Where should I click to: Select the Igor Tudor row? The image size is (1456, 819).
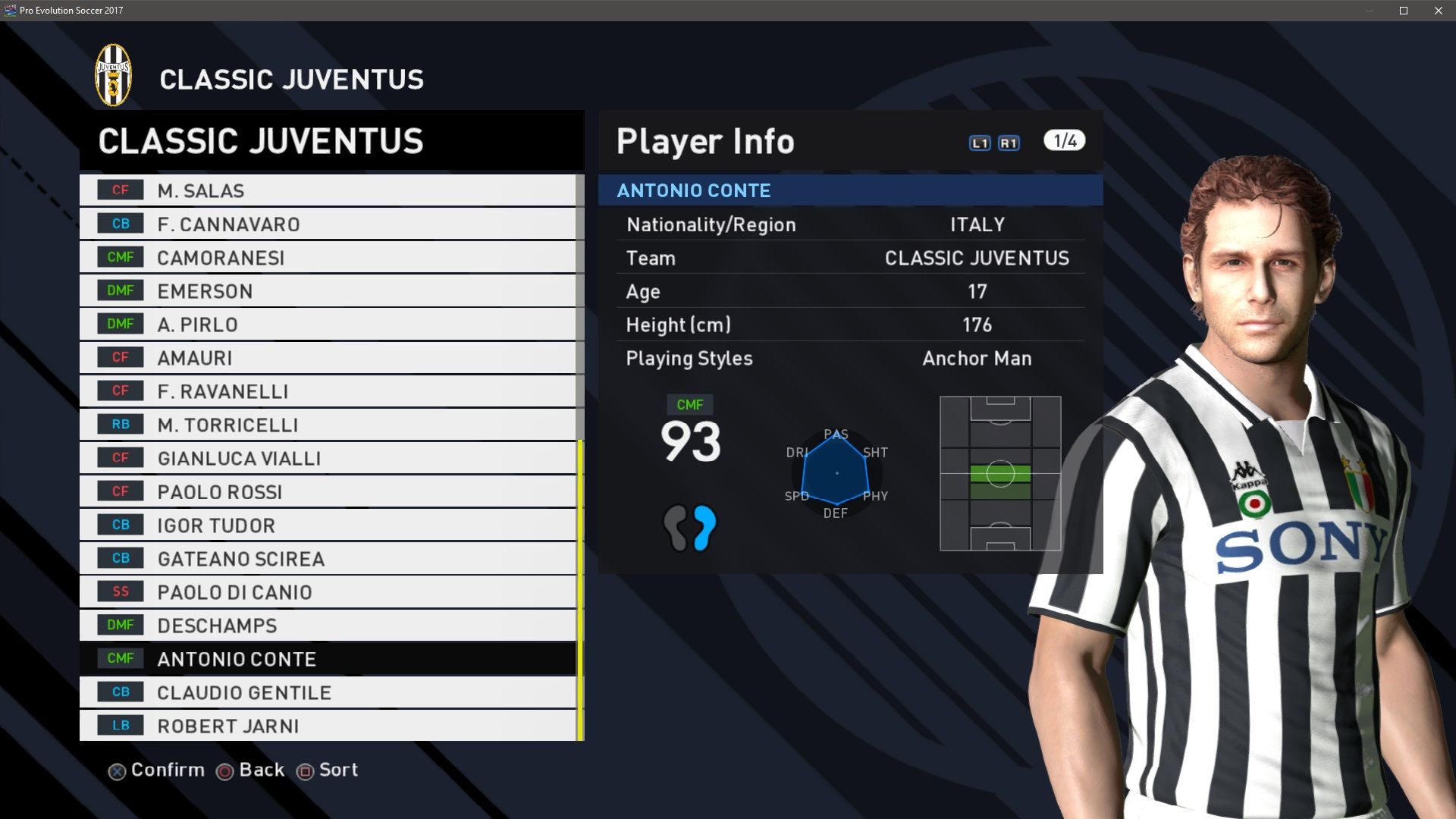[x=328, y=525]
